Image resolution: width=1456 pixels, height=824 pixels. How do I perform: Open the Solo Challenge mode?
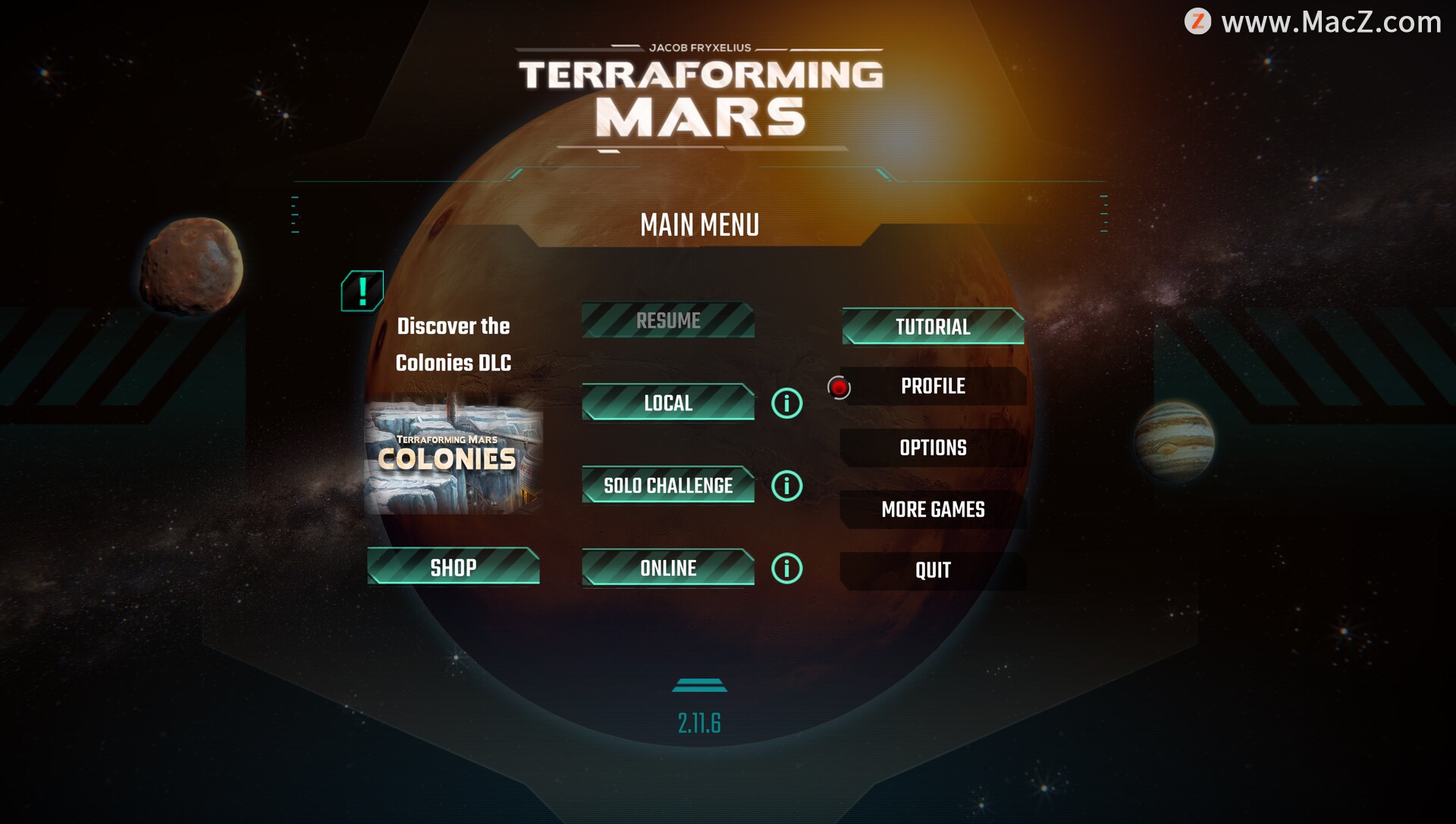click(668, 486)
